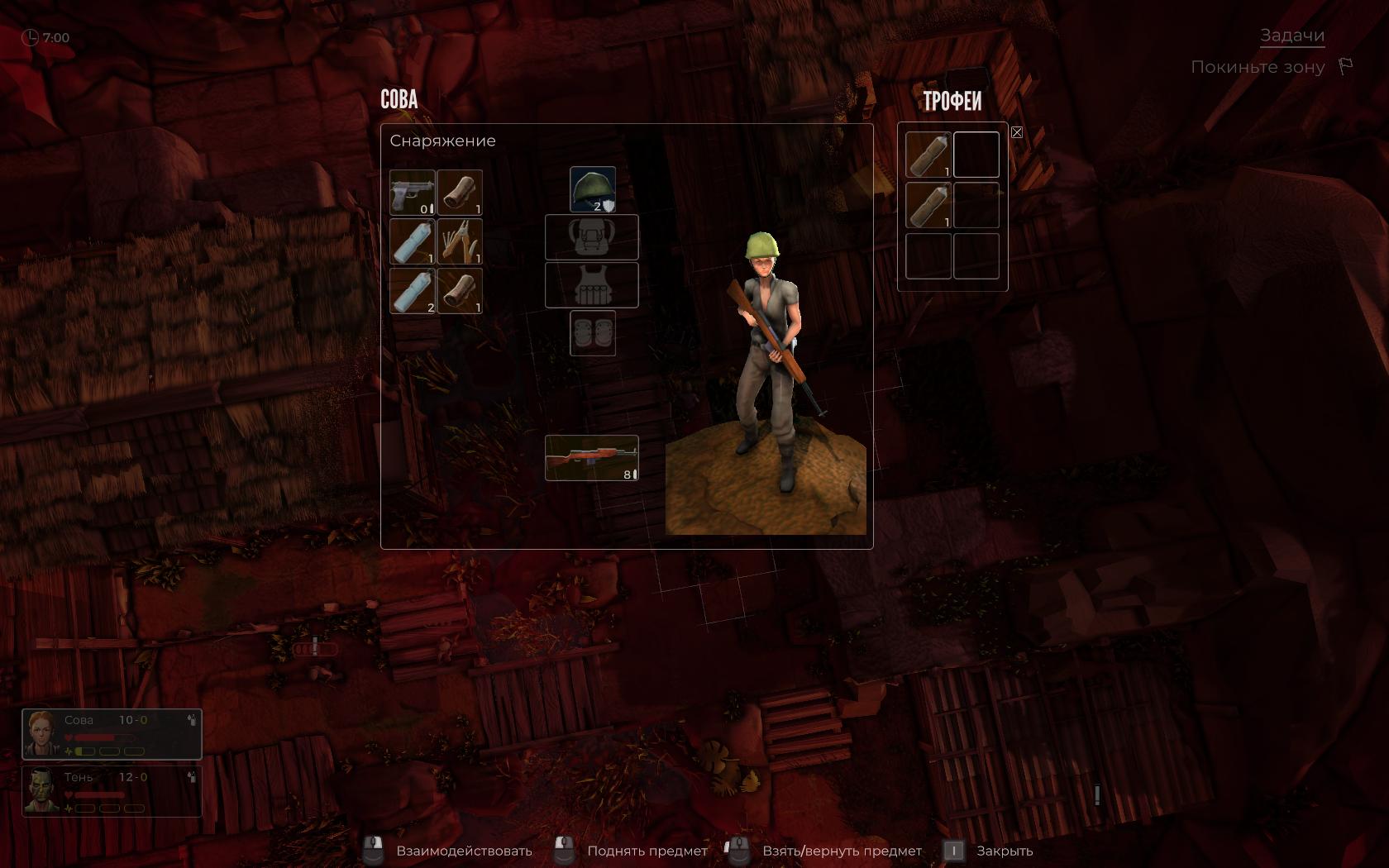Select the bandage roll beside the pistol
The width and height of the screenshot is (1389, 868).
(x=460, y=193)
